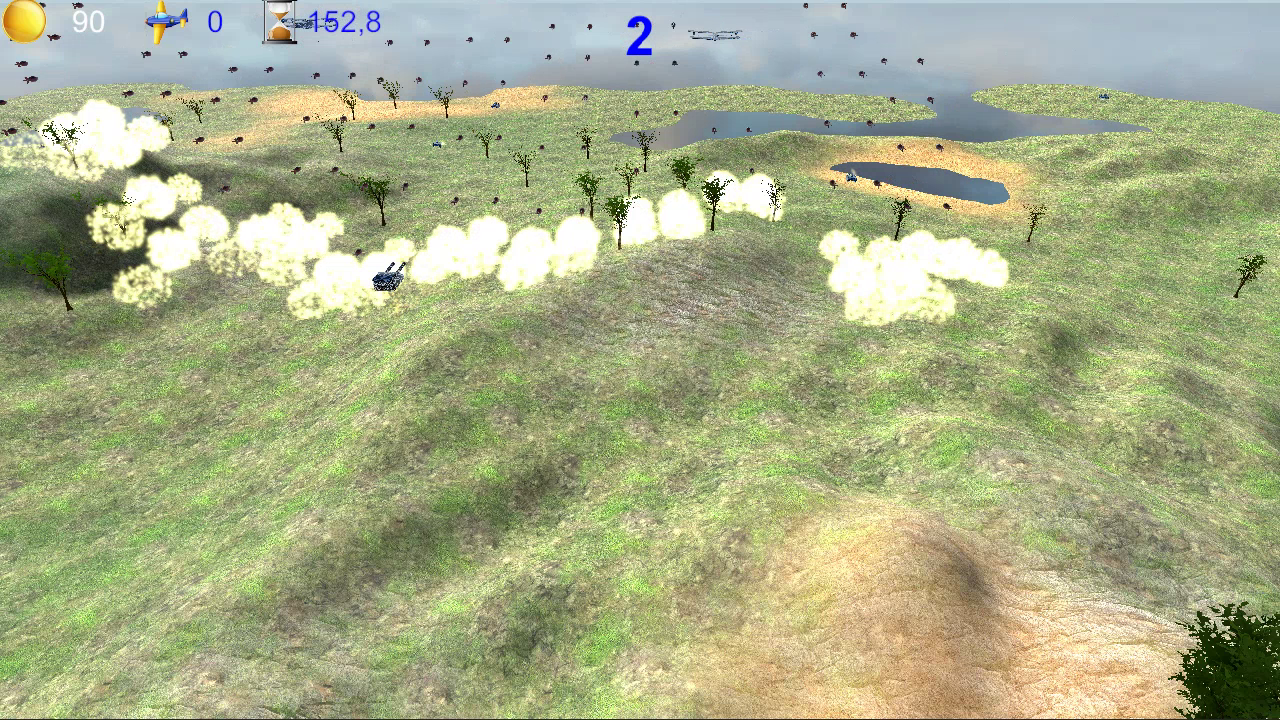Click the hourglass timer icon
This screenshot has width=1280, height=720.
tap(282, 21)
